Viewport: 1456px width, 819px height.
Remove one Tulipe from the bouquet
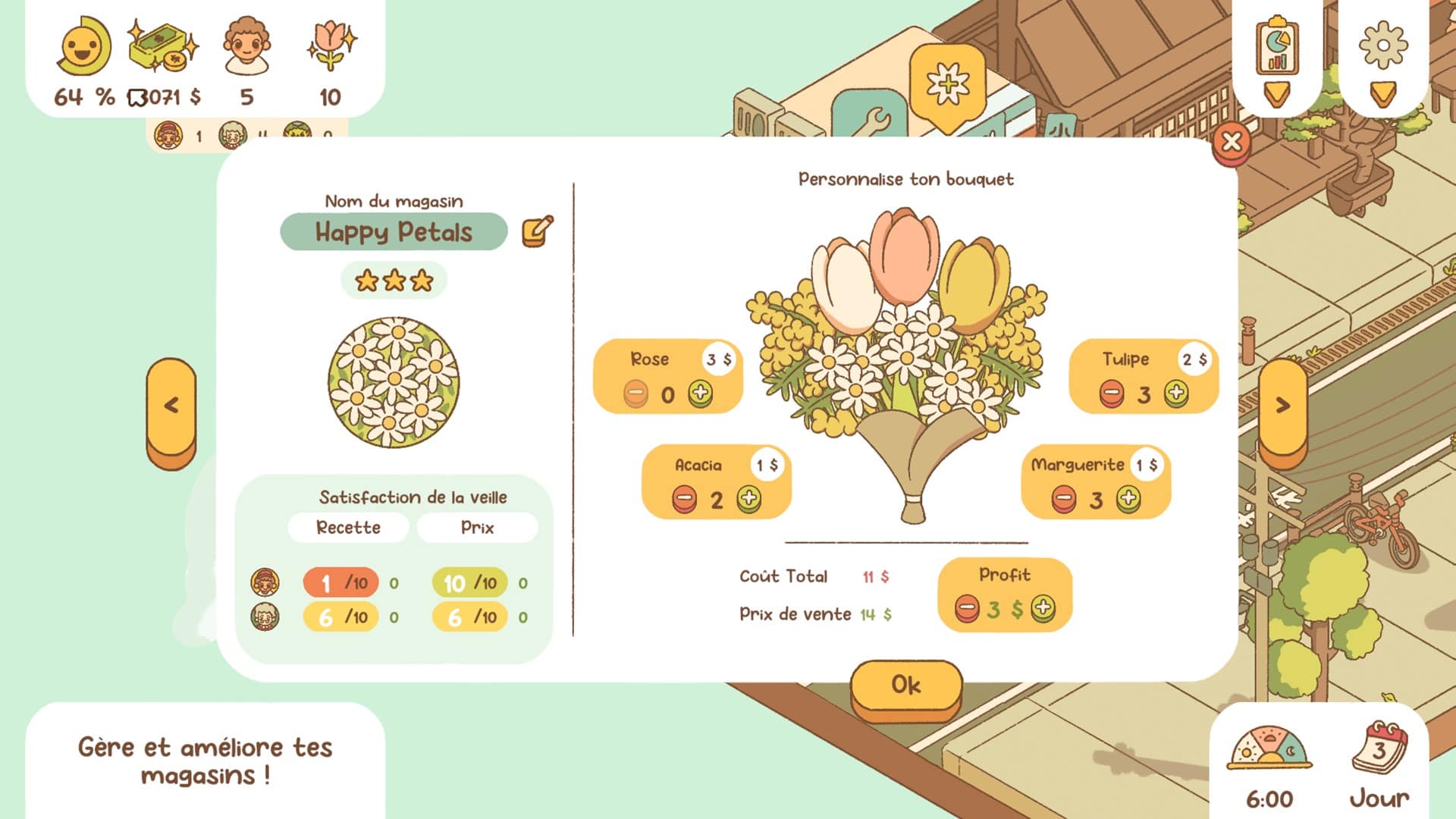(x=1112, y=394)
